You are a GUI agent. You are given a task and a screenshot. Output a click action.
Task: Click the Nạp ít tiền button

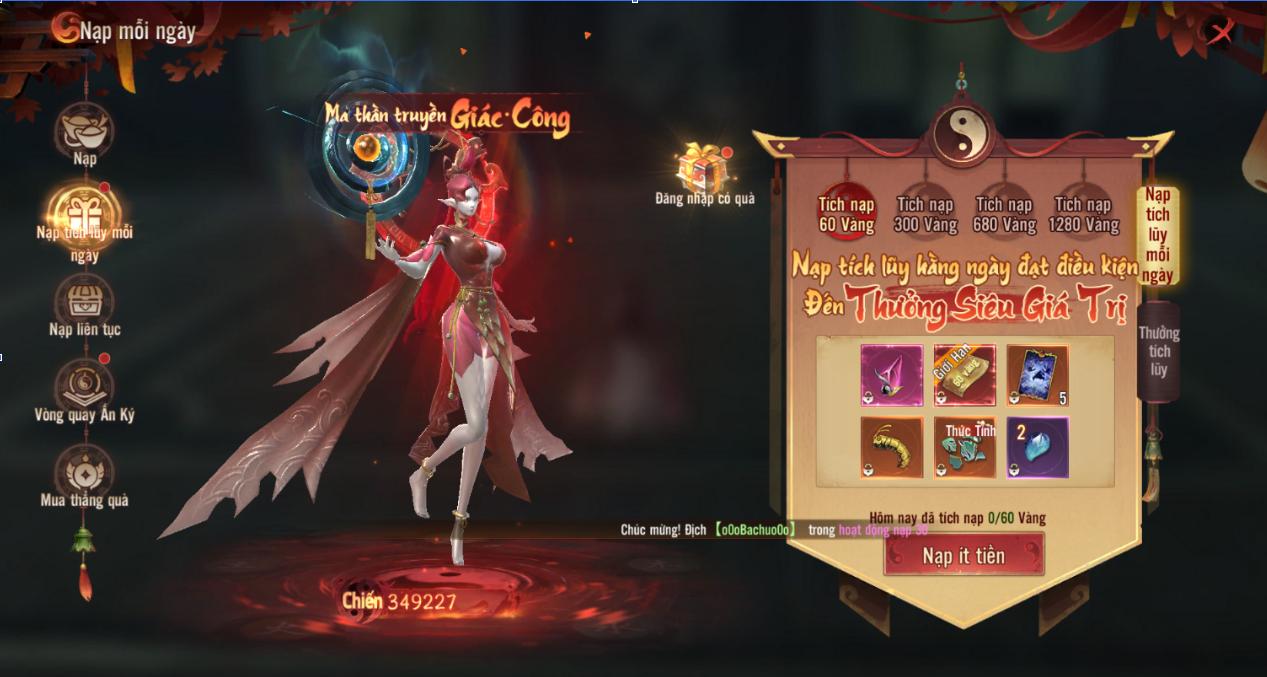tap(963, 555)
